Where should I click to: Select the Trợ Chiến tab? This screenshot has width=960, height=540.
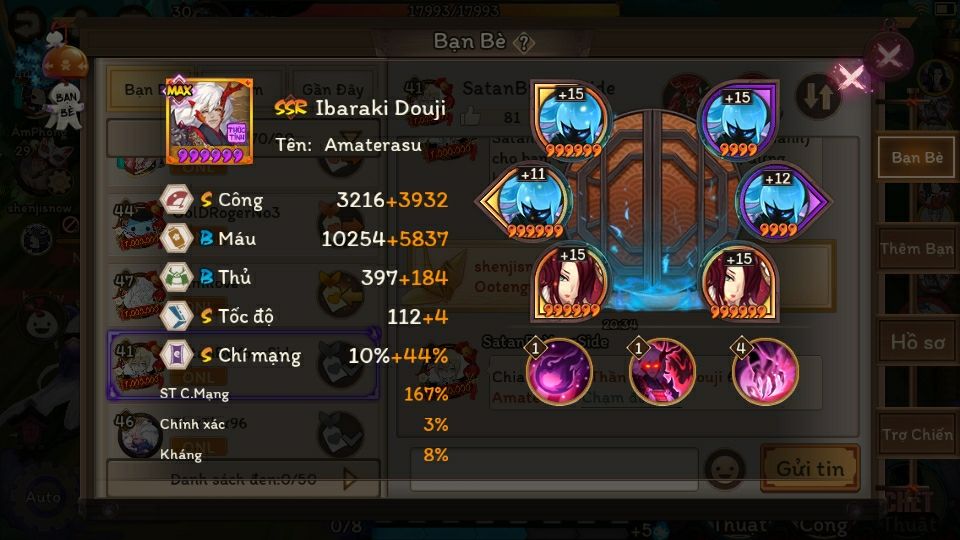(916, 435)
